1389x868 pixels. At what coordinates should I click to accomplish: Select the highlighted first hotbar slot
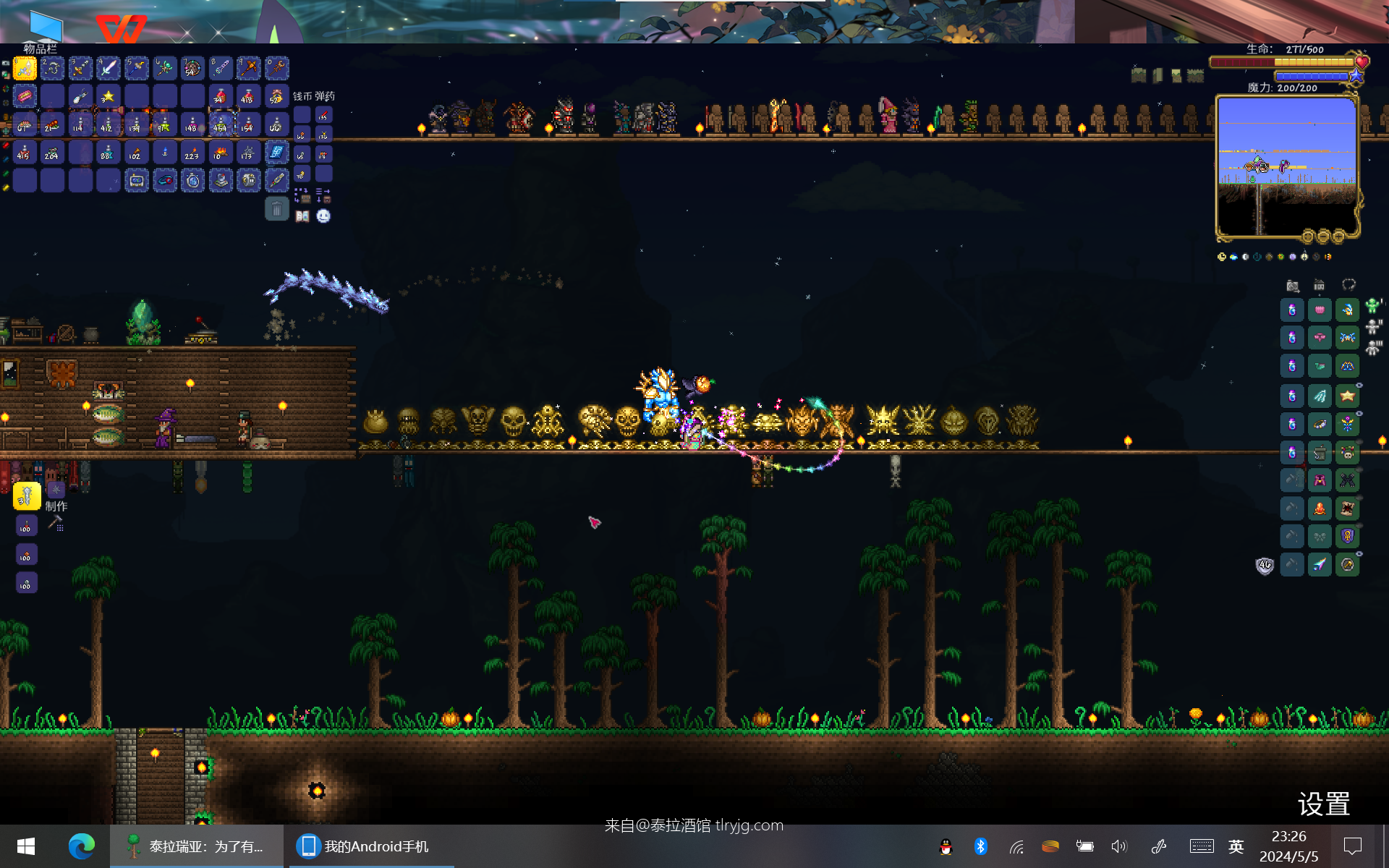[x=25, y=69]
